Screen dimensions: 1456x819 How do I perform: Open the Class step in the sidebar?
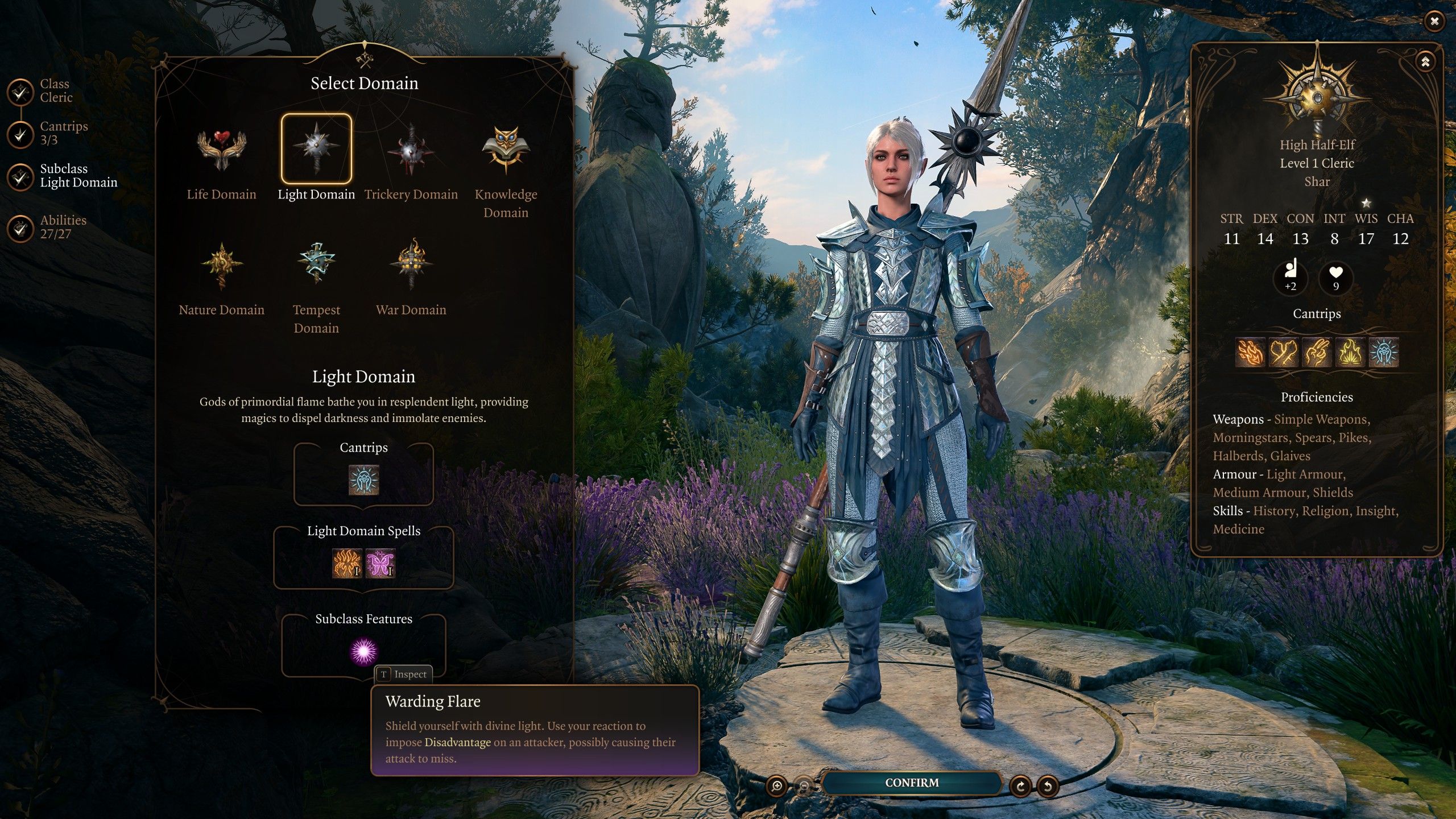[20, 91]
